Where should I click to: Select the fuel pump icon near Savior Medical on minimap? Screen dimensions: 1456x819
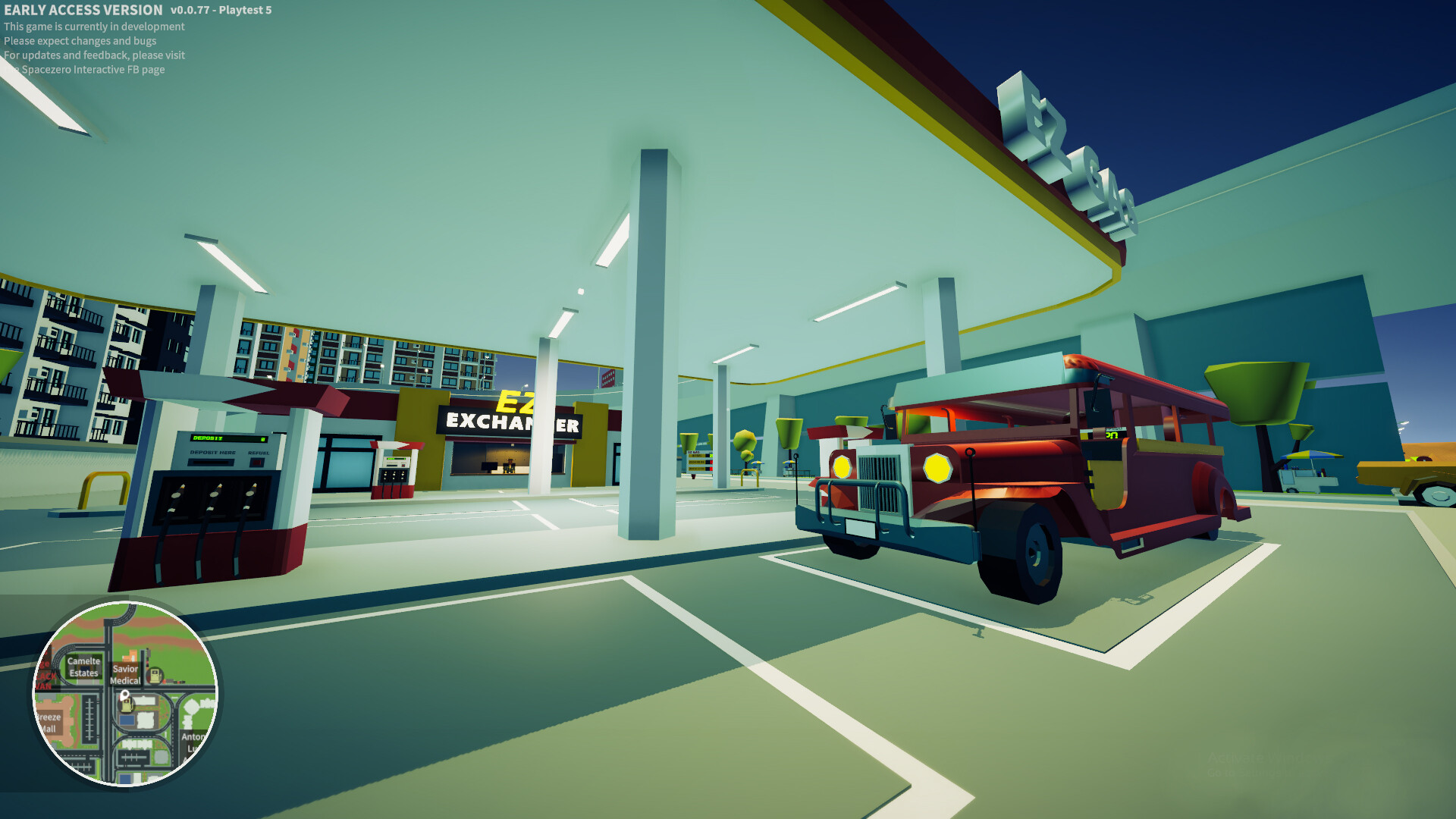pyautogui.click(x=155, y=676)
